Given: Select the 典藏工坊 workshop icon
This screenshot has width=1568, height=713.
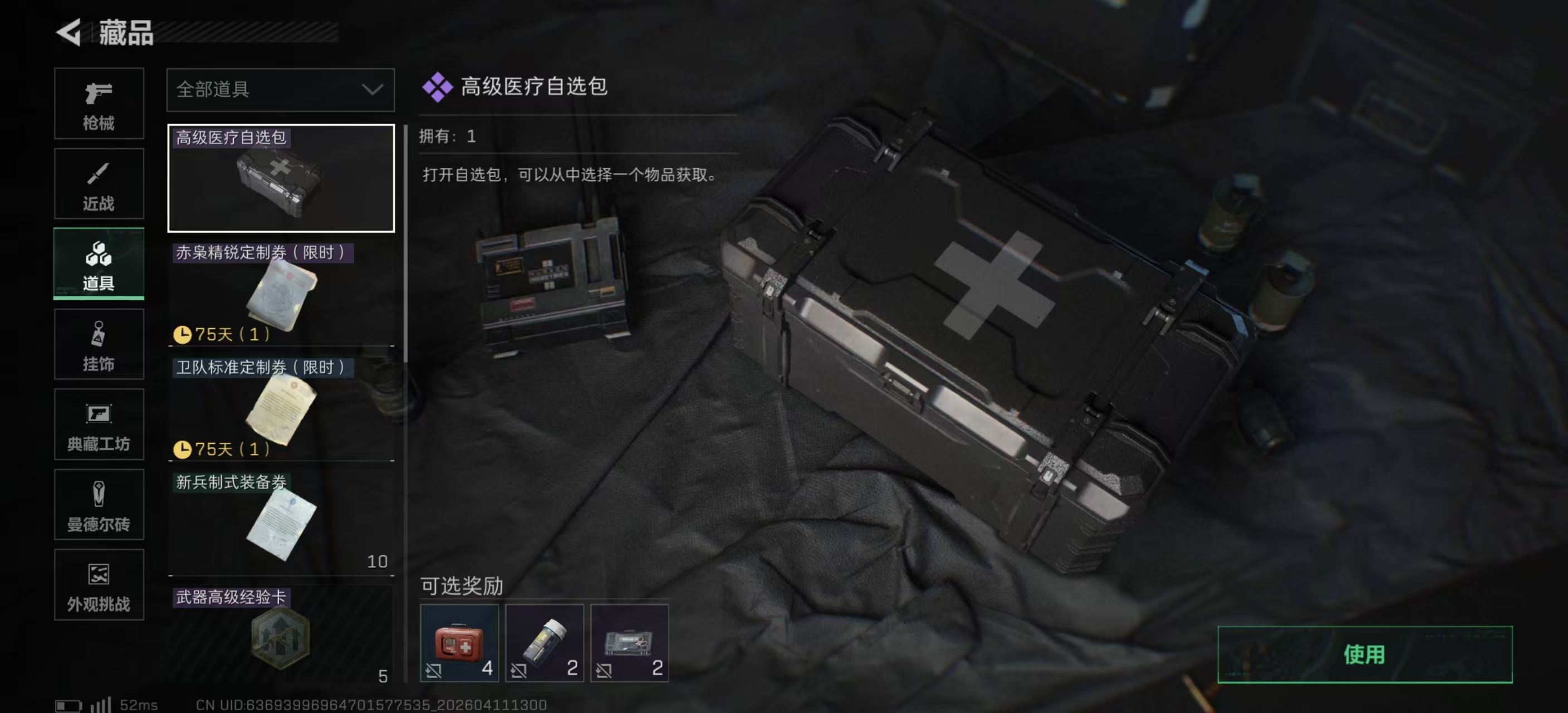Looking at the screenshot, I should click(x=99, y=424).
